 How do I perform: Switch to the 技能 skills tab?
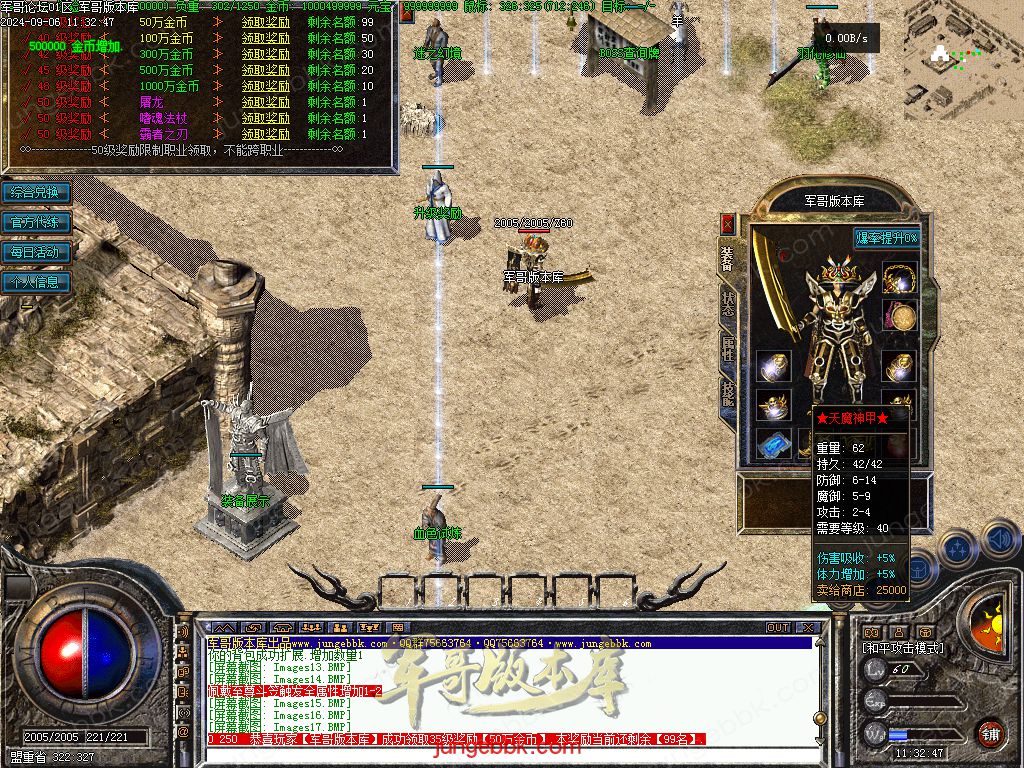coord(727,395)
